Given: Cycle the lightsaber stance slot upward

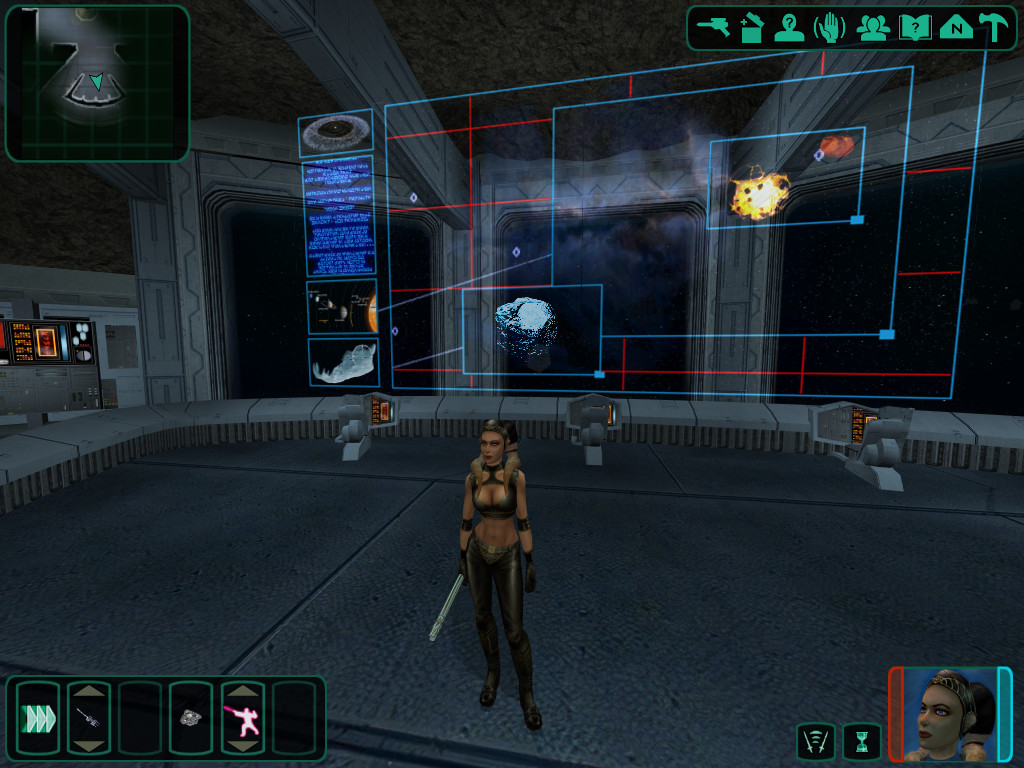Looking at the screenshot, I should coord(241,690).
